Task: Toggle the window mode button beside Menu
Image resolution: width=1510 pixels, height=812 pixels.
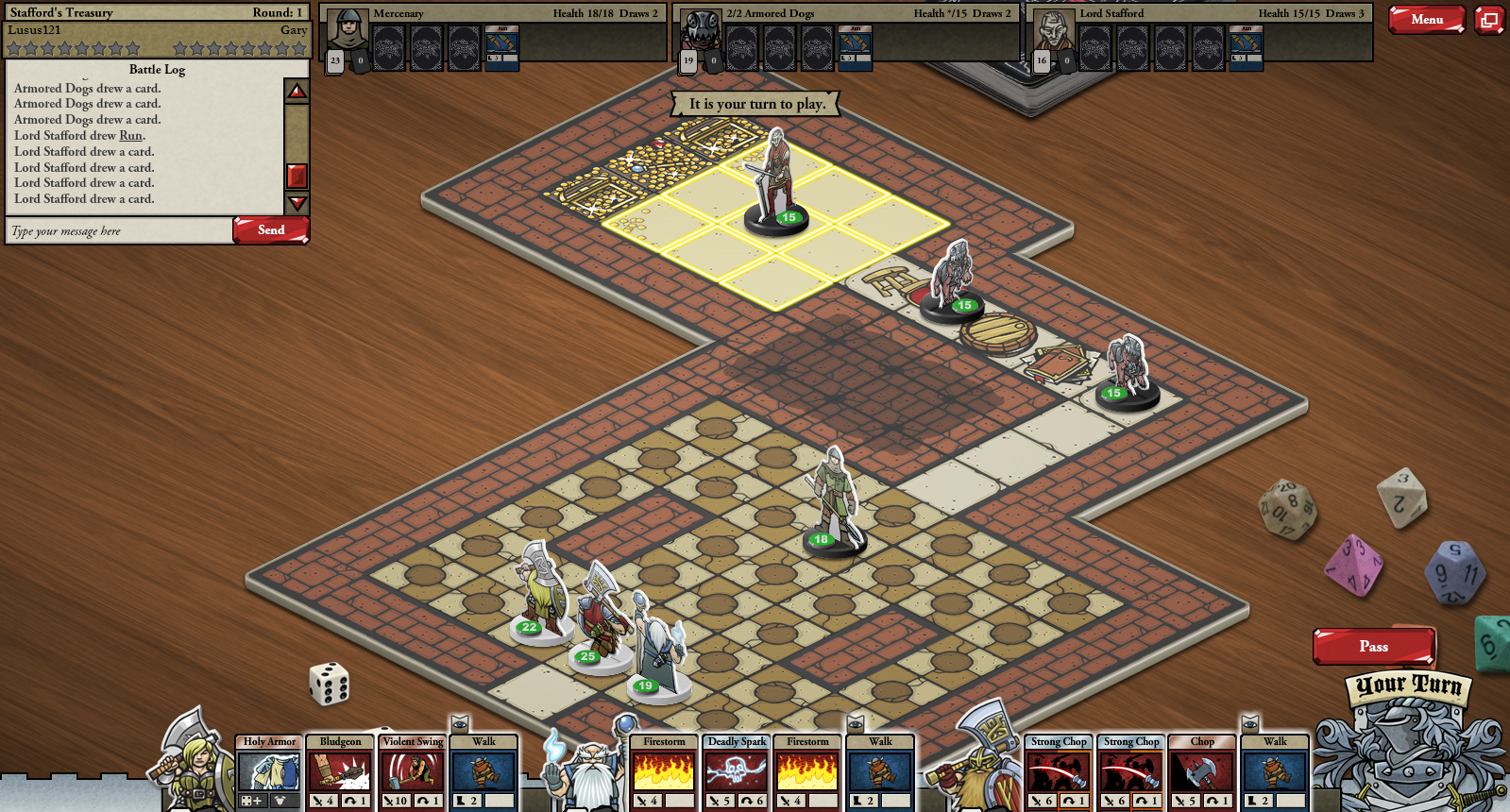Action: (1489, 19)
